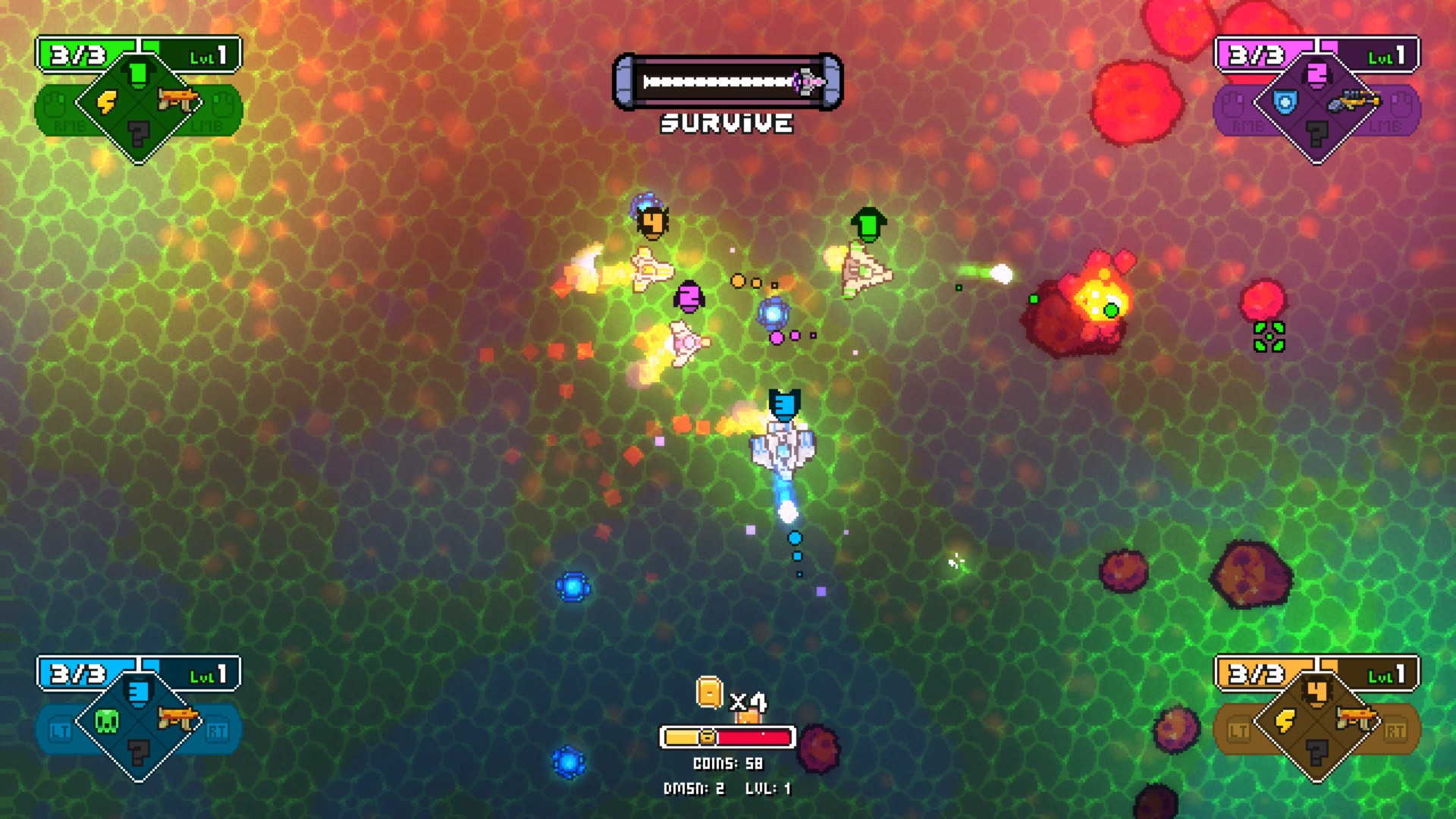Choose green player's question mark slot
The height and width of the screenshot is (819, 1456).
pos(139,134)
